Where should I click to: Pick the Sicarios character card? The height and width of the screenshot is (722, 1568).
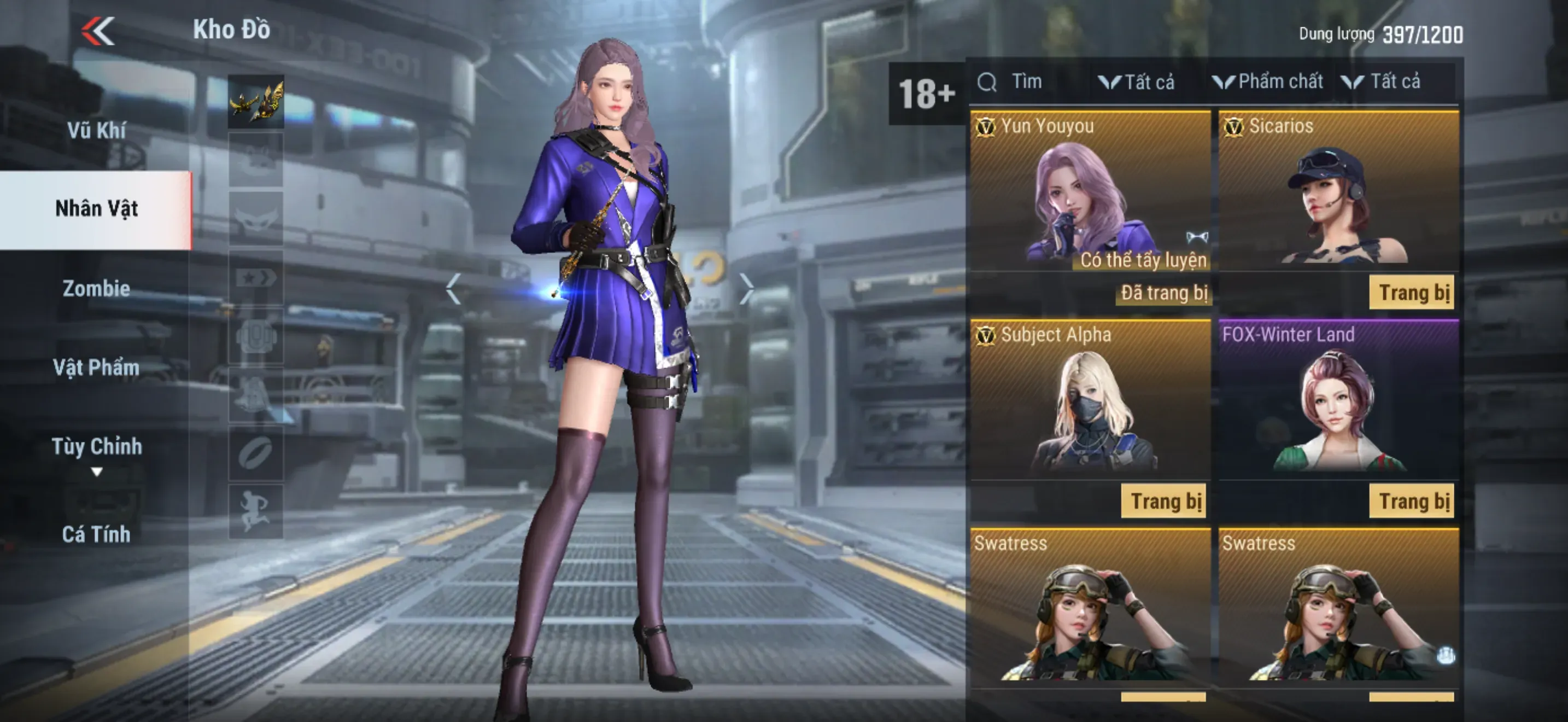(x=1338, y=195)
